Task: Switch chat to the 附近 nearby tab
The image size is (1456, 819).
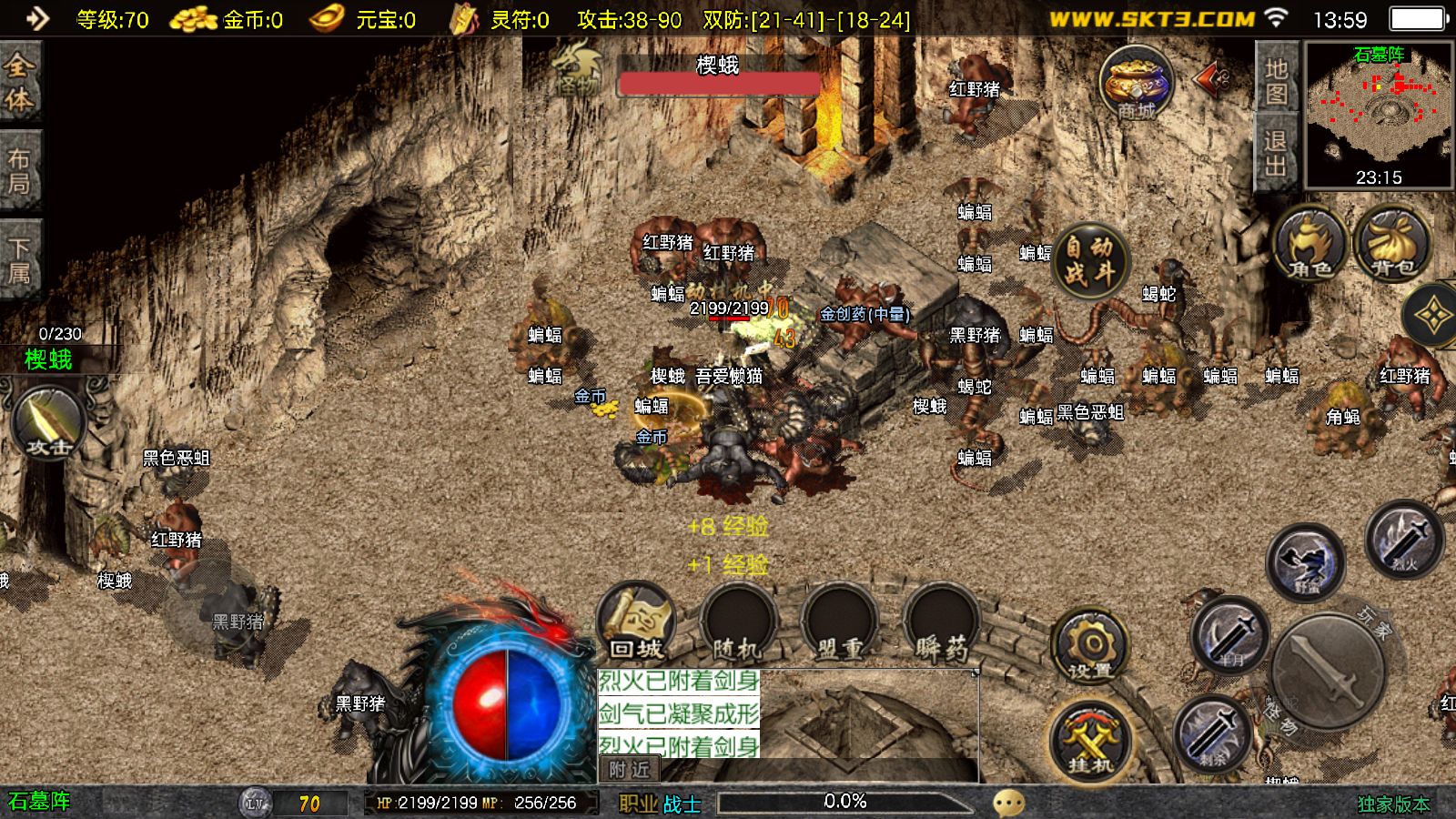Action: pyautogui.click(x=630, y=770)
